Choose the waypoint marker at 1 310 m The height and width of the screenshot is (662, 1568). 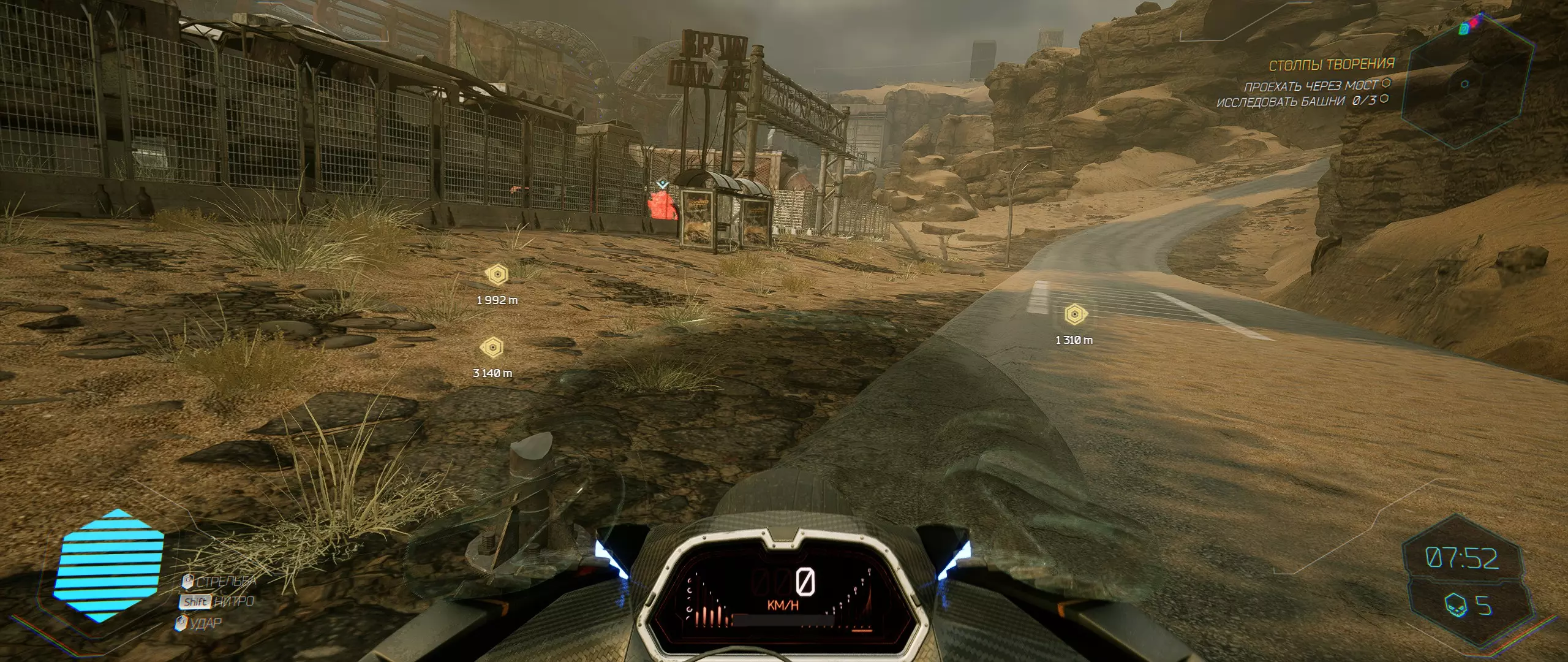[x=1074, y=315]
